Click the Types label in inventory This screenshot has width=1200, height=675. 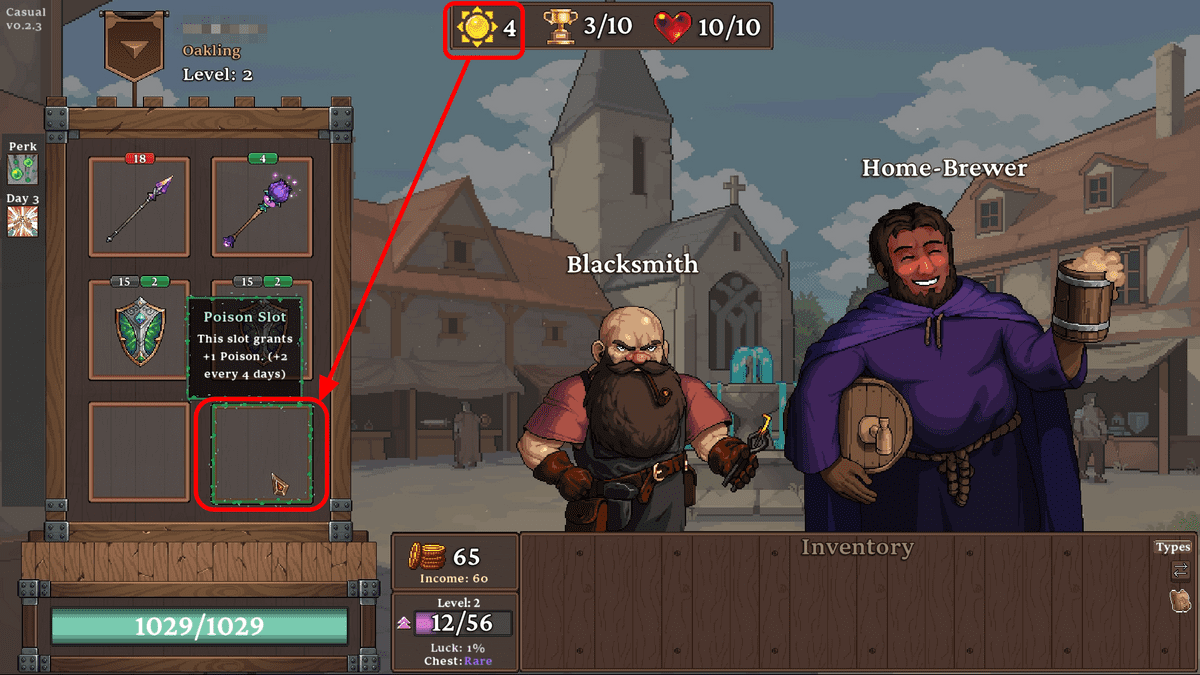(x=1173, y=547)
